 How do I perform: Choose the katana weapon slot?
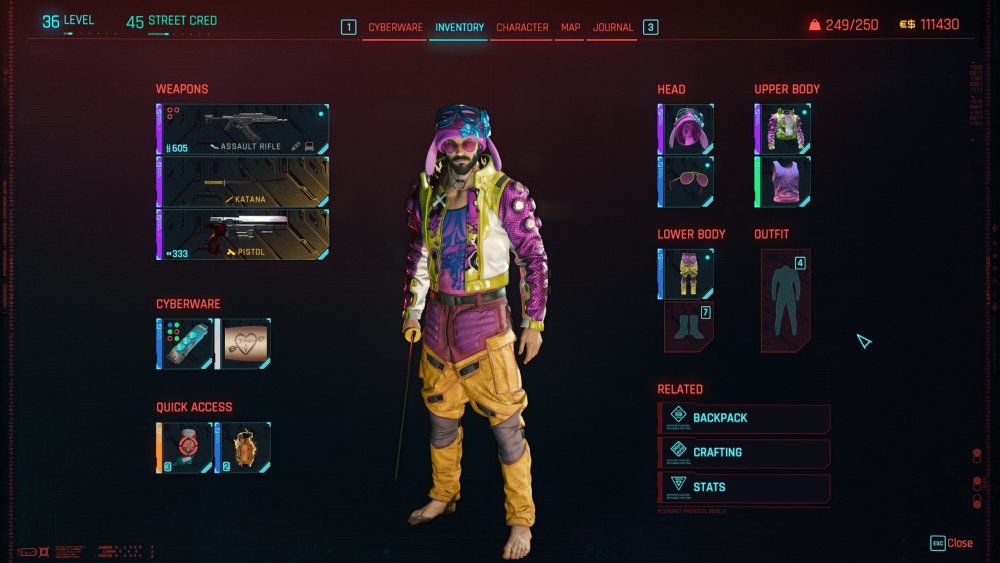pyautogui.click(x=243, y=181)
